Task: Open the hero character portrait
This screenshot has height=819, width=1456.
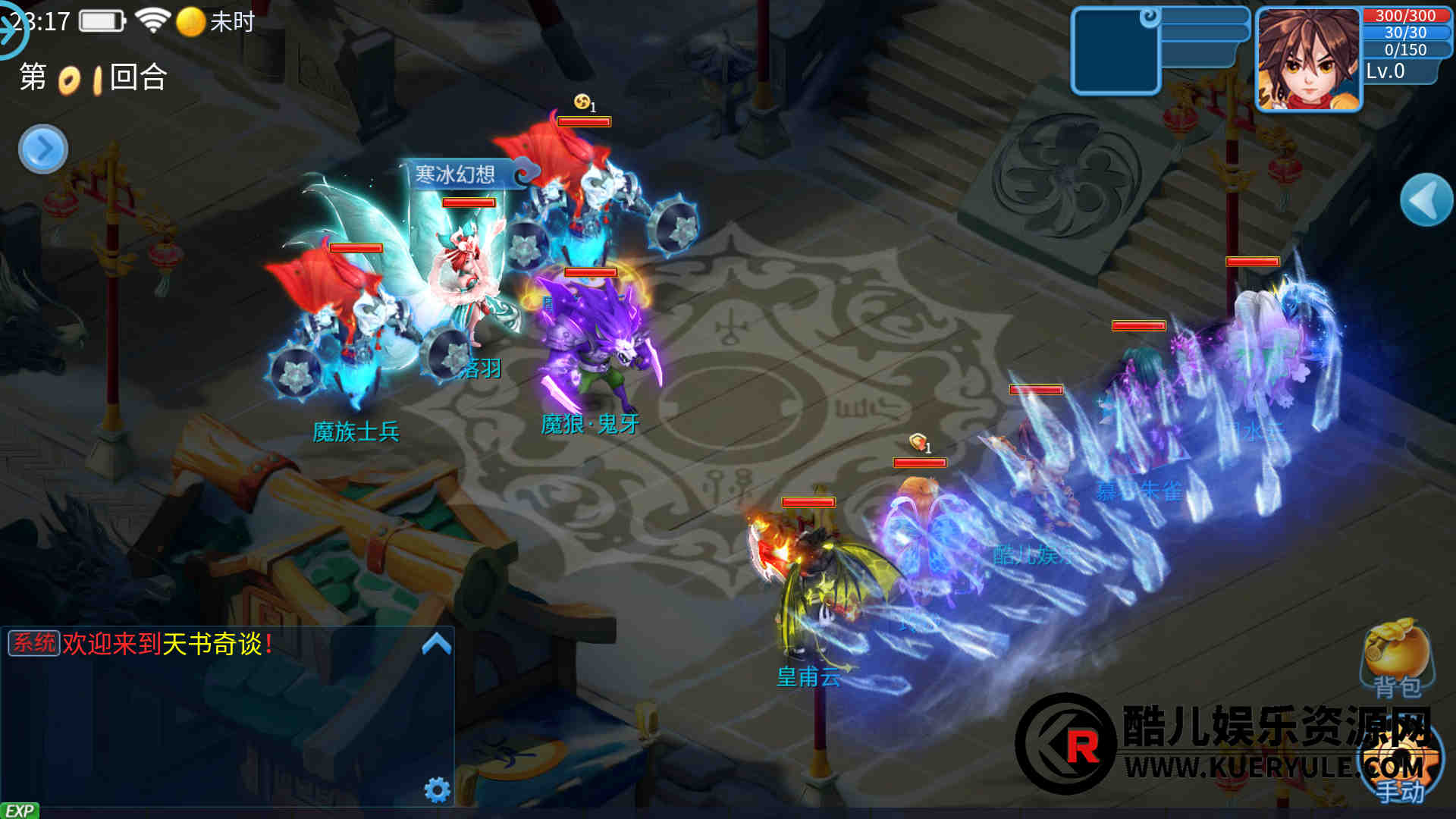Action: coord(1308,61)
